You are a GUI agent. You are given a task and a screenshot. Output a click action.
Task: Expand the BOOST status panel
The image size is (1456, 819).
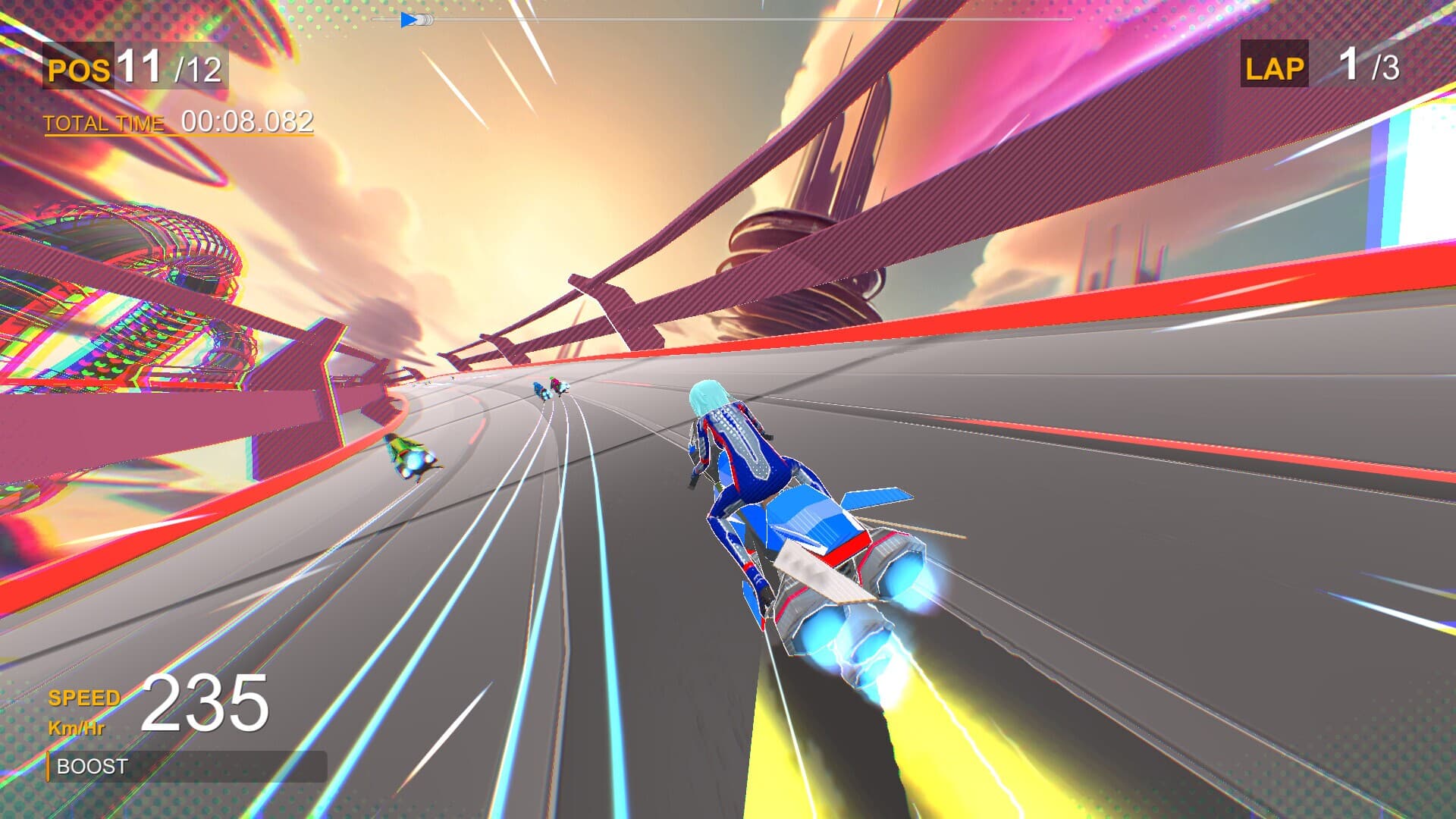pyautogui.click(x=186, y=767)
